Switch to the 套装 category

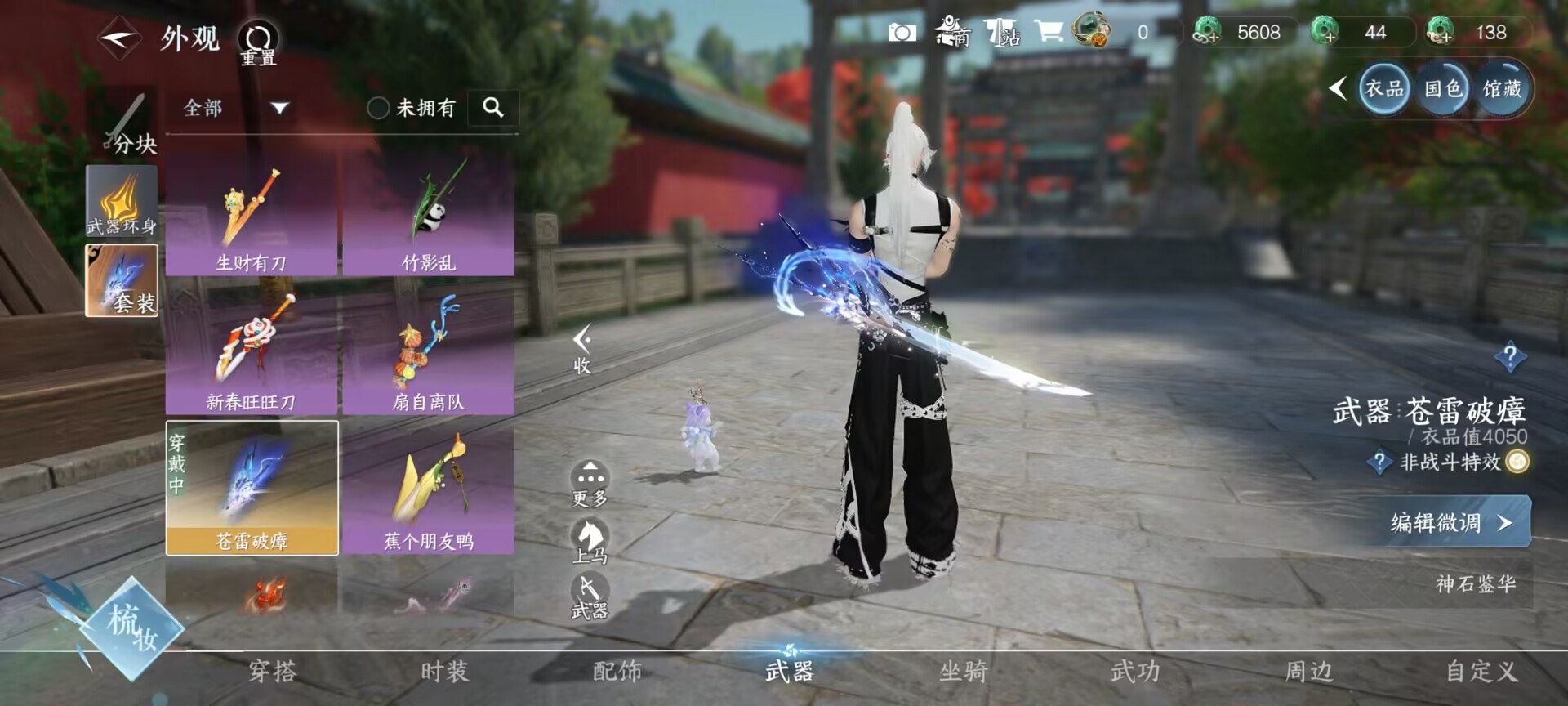[x=122, y=279]
